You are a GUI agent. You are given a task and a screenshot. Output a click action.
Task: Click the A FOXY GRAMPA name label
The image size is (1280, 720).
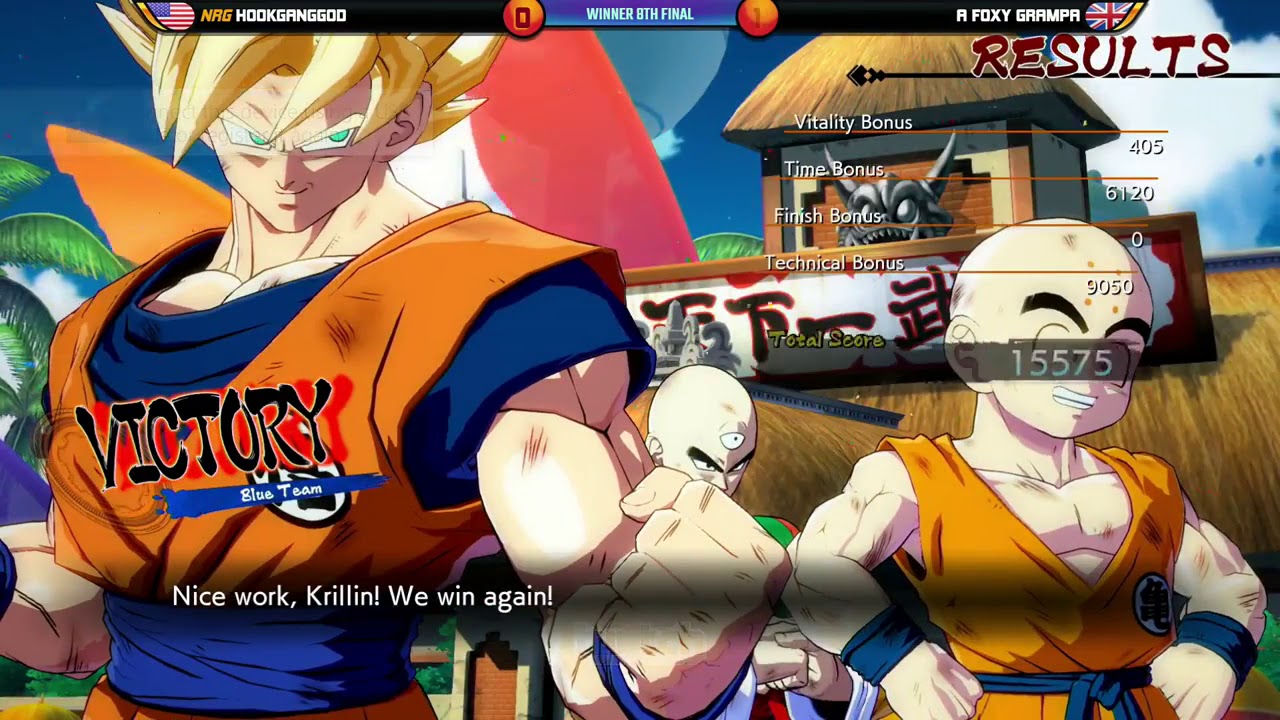(1020, 15)
